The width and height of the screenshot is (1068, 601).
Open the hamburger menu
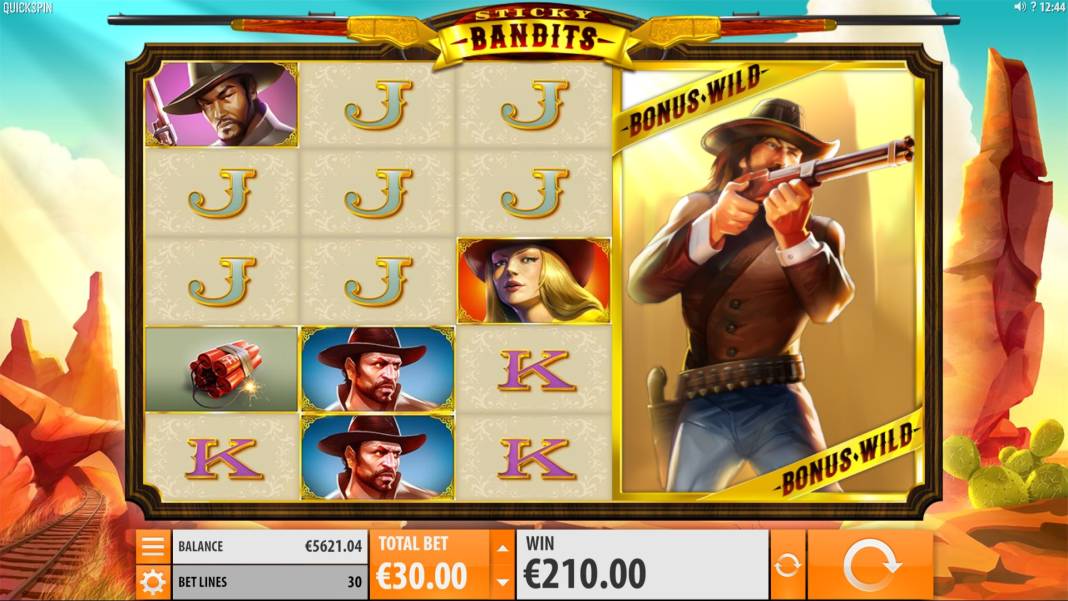[153, 546]
